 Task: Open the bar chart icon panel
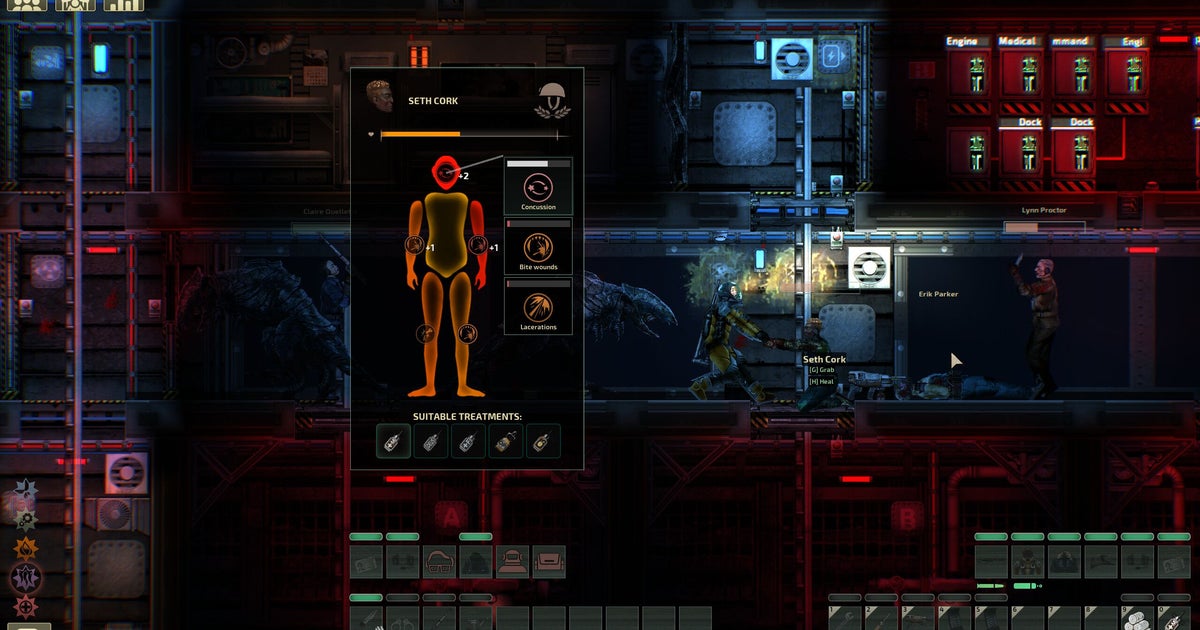click(x=124, y=4)
